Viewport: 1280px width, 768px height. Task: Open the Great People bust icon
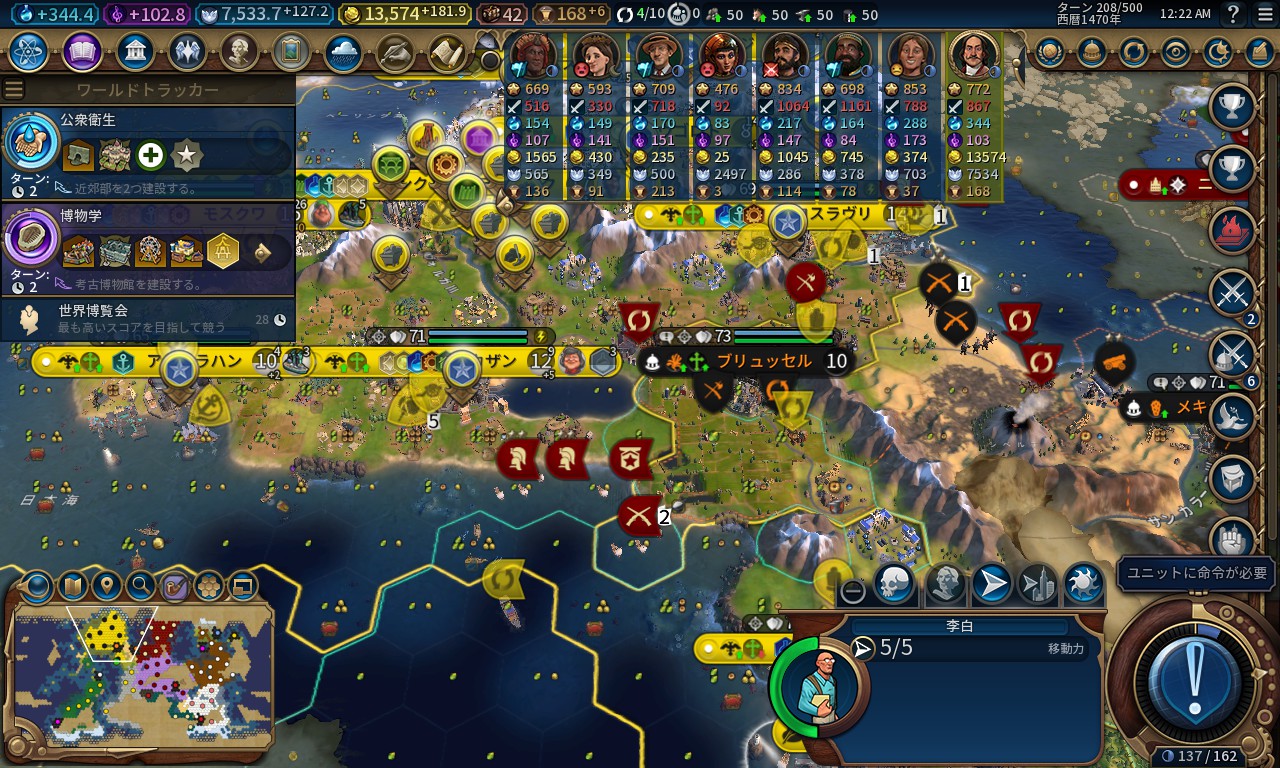[x=240, y=52]
